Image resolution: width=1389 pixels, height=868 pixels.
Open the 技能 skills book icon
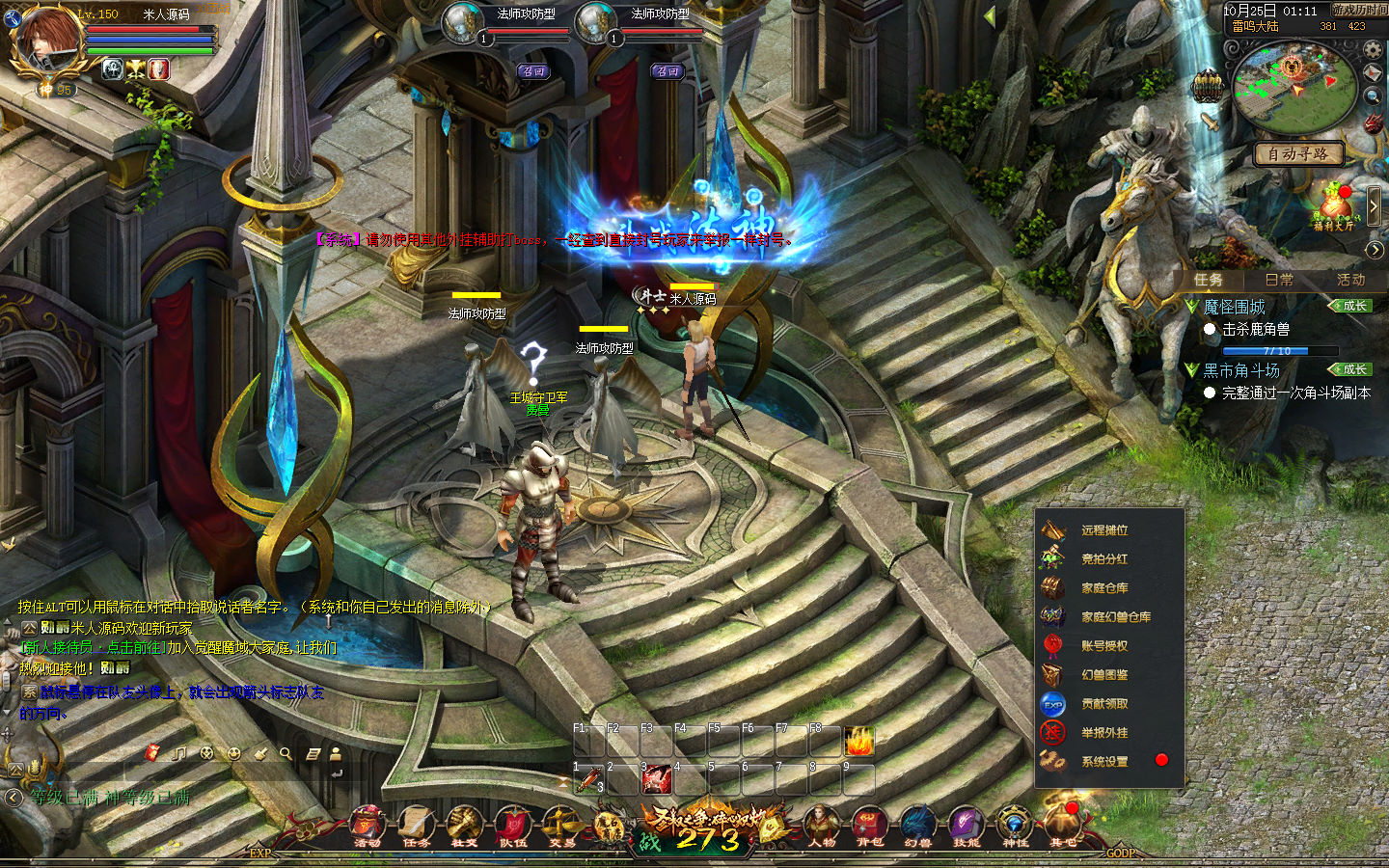[966, 826]
